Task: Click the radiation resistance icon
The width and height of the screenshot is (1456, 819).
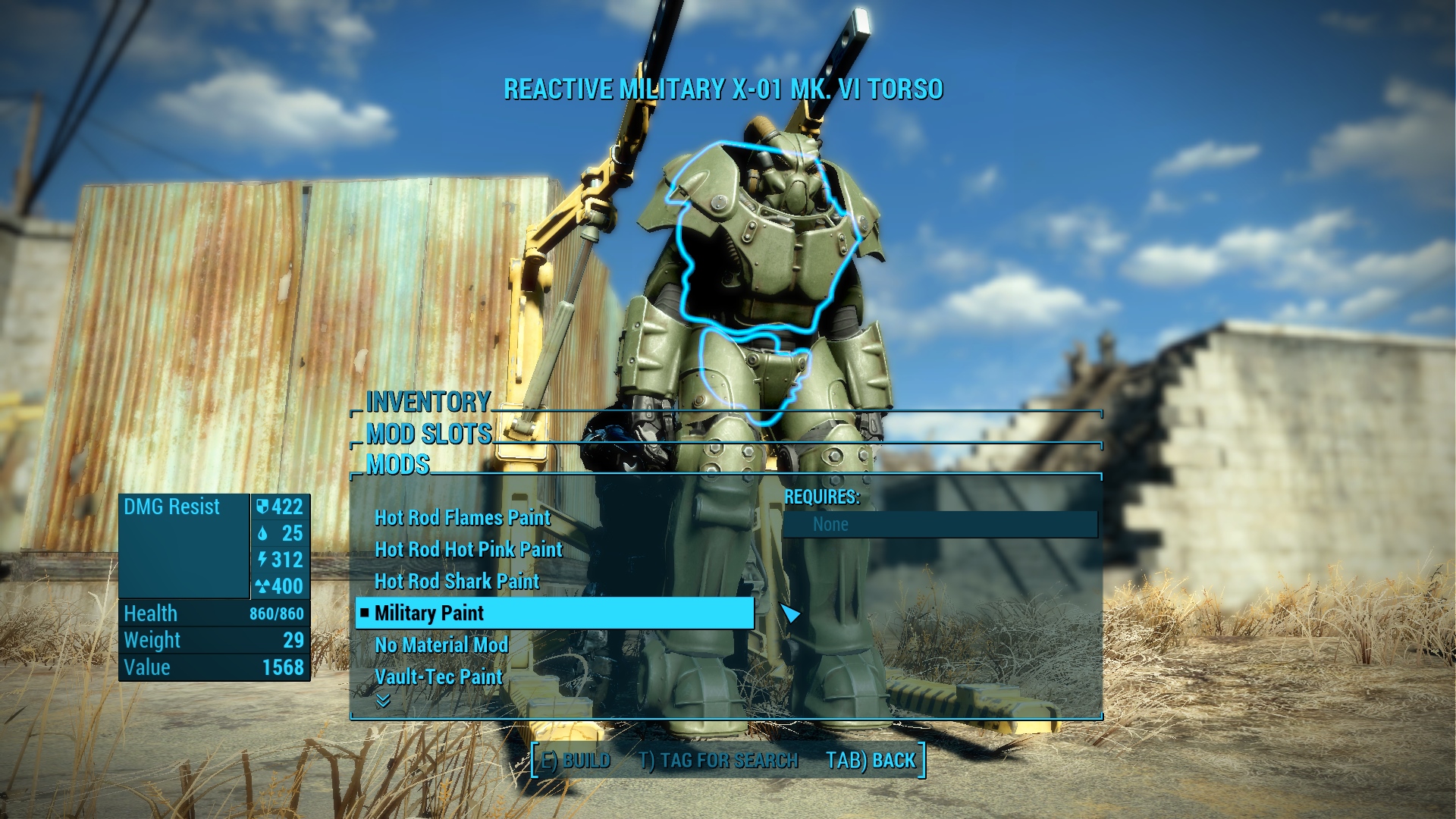Action: tap(264, 586)
